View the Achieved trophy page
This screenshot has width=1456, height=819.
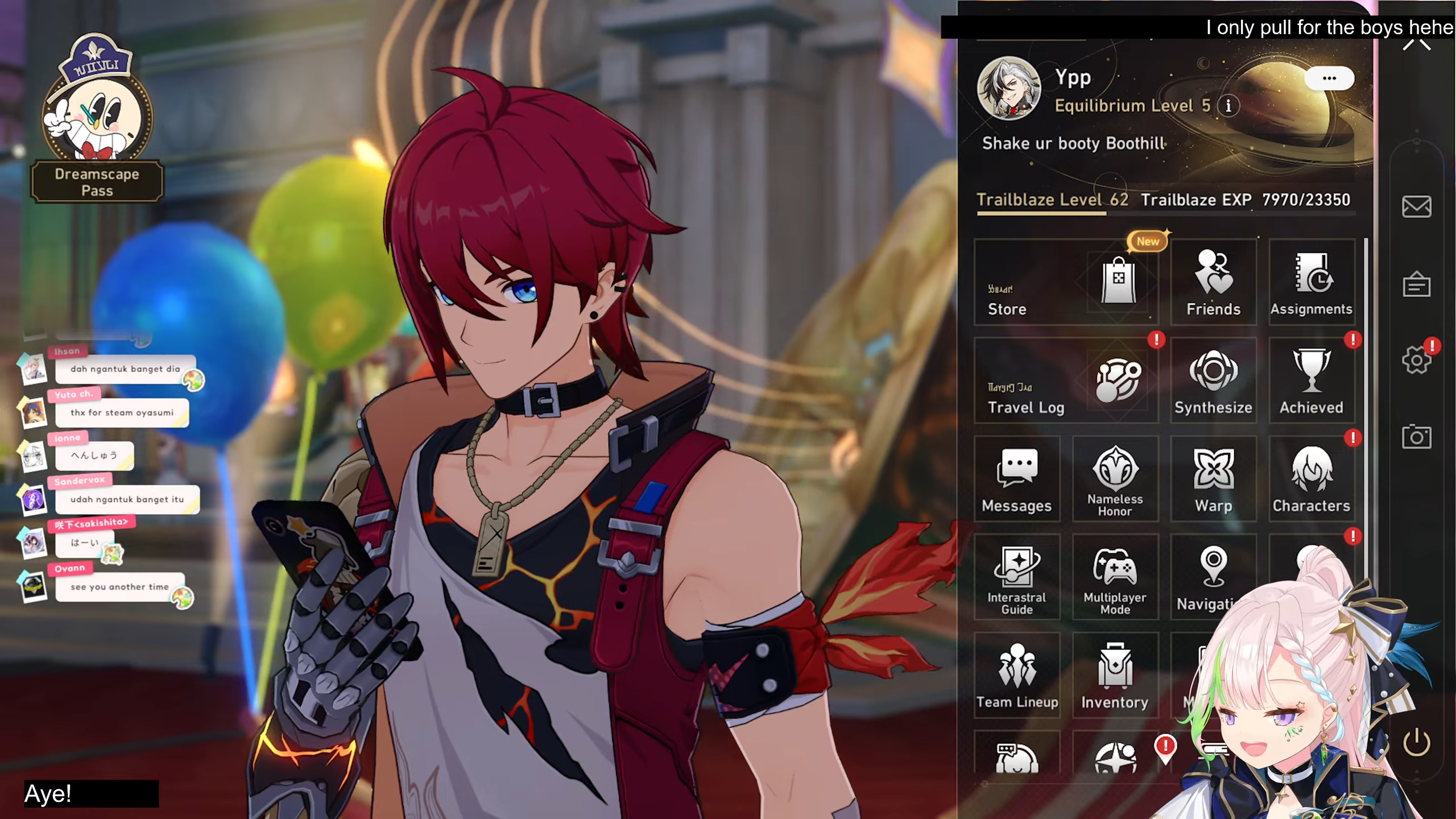click(x=1311, y=380)
